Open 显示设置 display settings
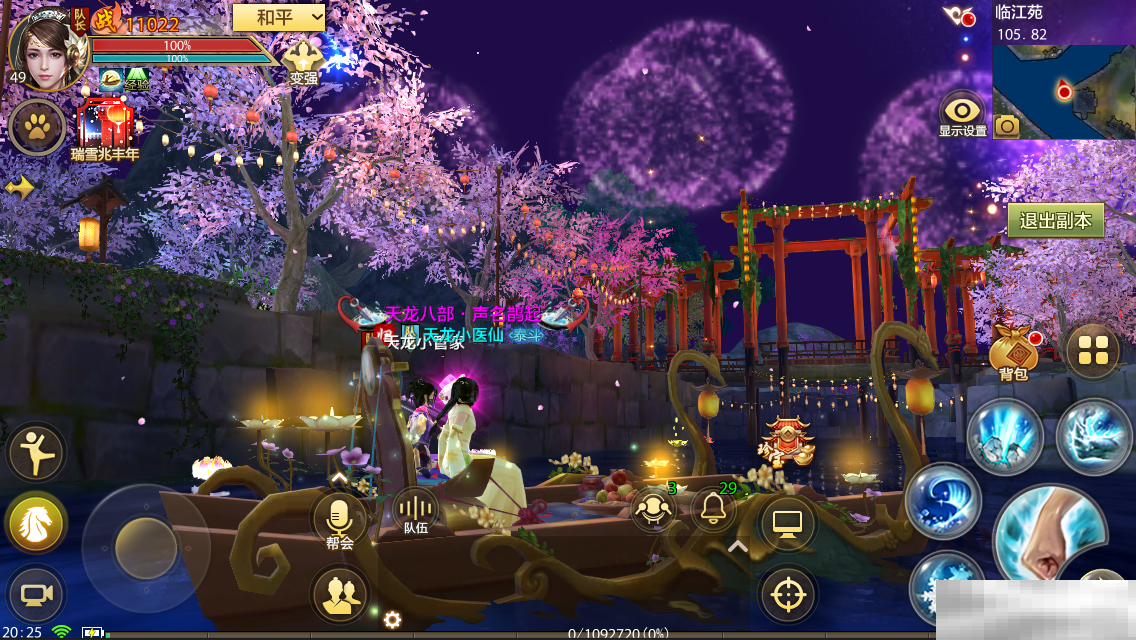The width and height of the screenshot is (1136, 640). (x=963, y=112)
